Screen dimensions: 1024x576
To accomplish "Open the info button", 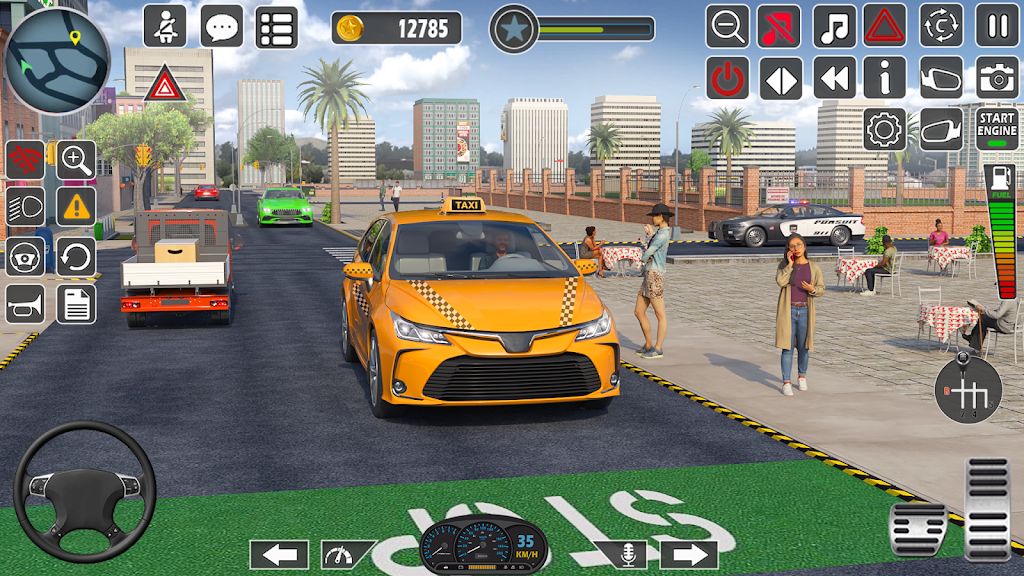I will point(884,78).
